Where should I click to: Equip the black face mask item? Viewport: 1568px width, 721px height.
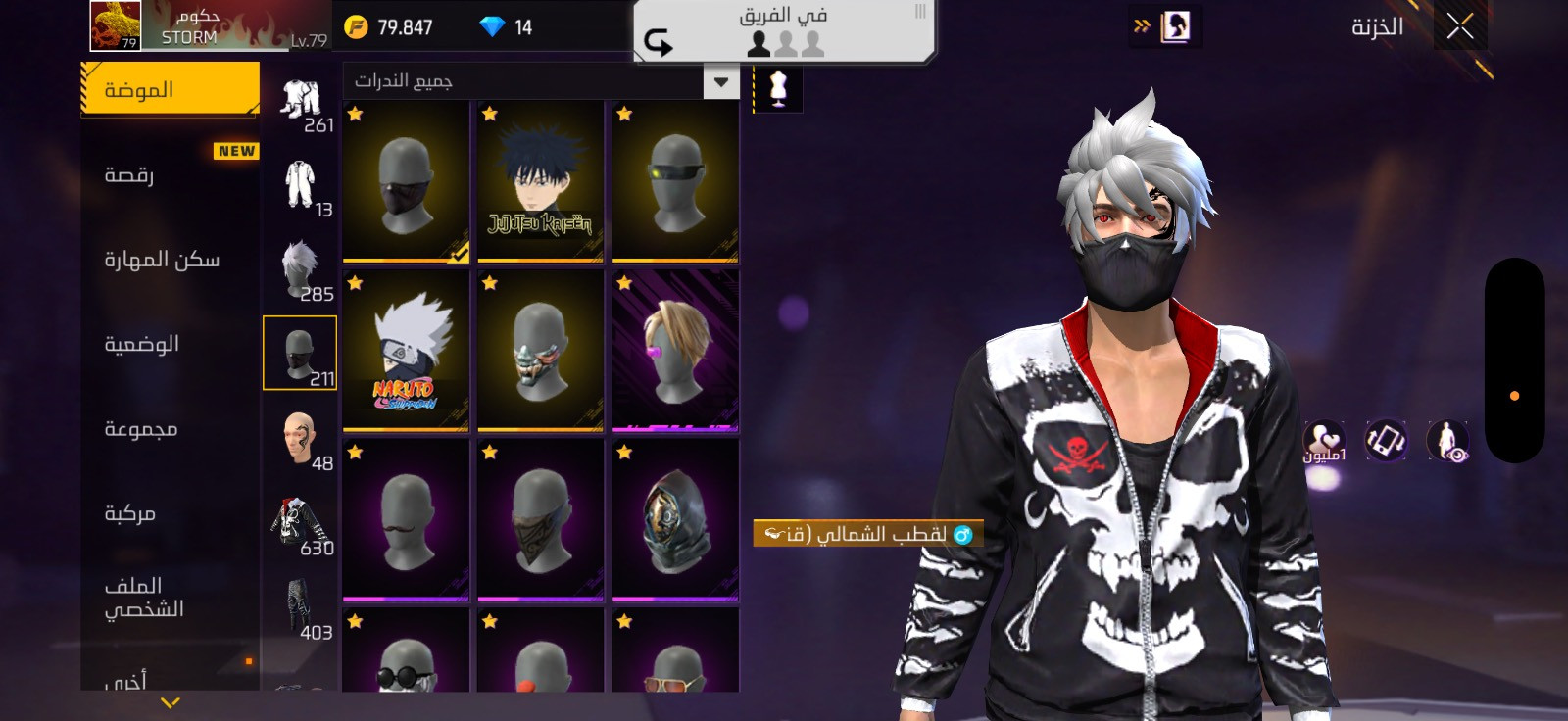[406, 182]
